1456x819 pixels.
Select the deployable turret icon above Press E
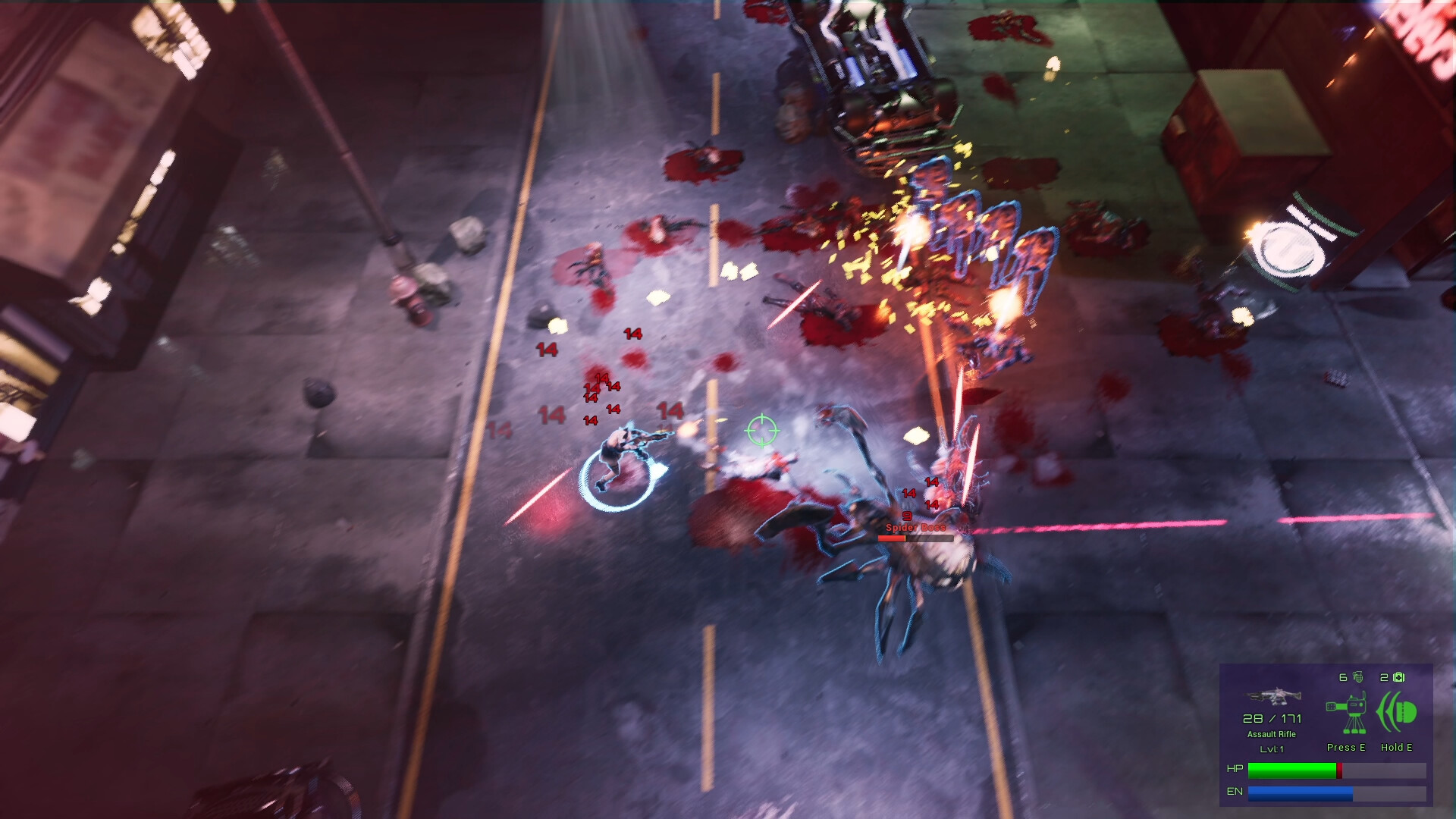point(1346,713)
